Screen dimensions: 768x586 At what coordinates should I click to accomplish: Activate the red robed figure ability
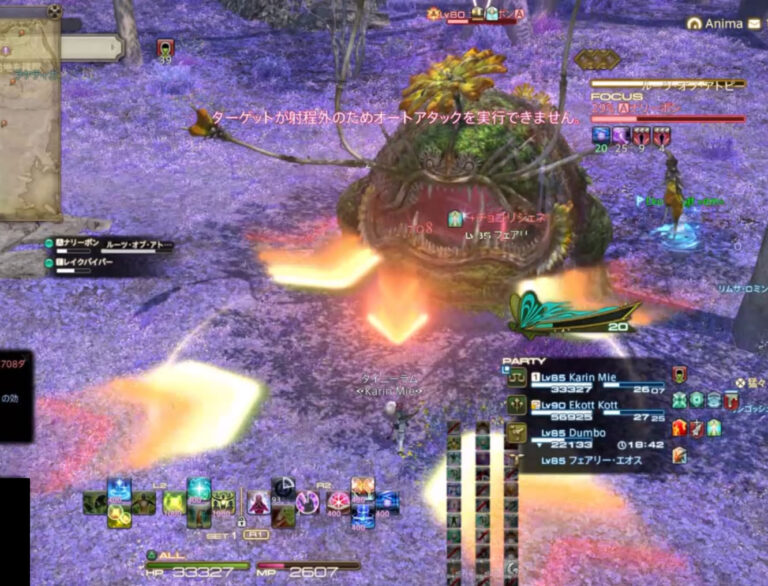tap(260, 502)
